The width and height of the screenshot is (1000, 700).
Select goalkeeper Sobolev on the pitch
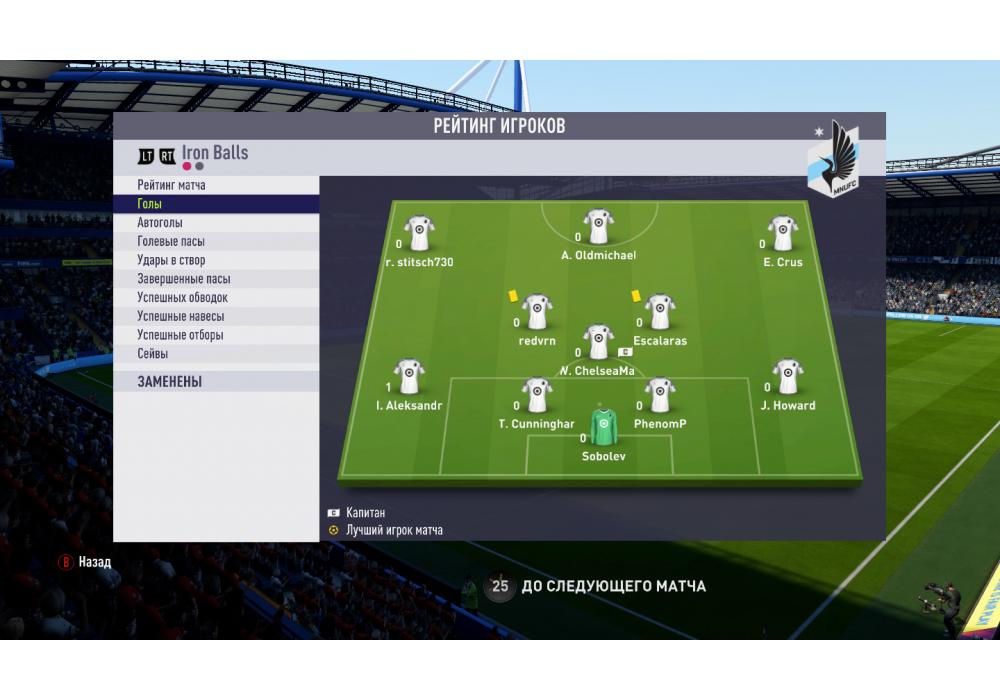tap(603, 427)
